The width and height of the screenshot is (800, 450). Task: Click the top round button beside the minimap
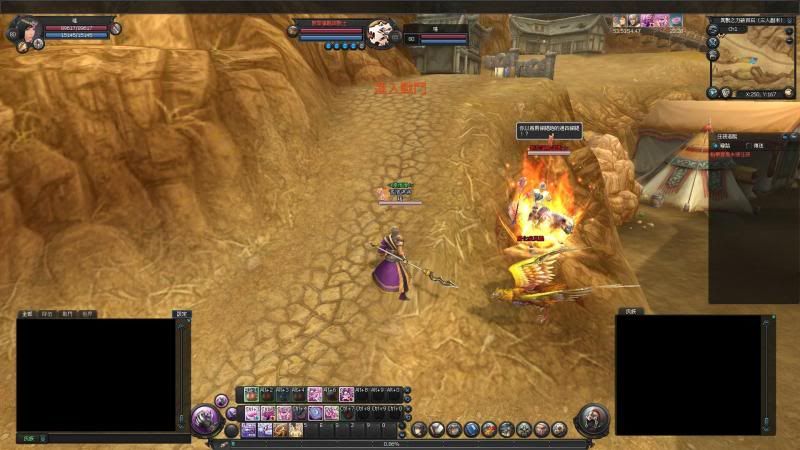click(711, 31)
